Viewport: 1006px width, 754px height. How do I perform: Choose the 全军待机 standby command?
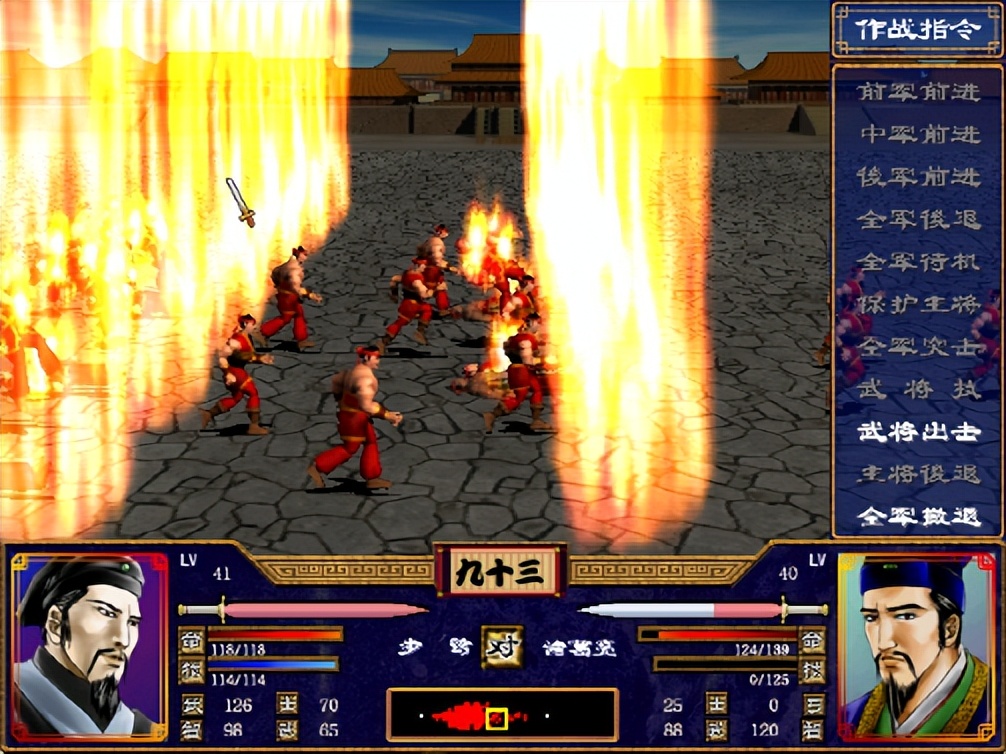(x=918, y=262)
